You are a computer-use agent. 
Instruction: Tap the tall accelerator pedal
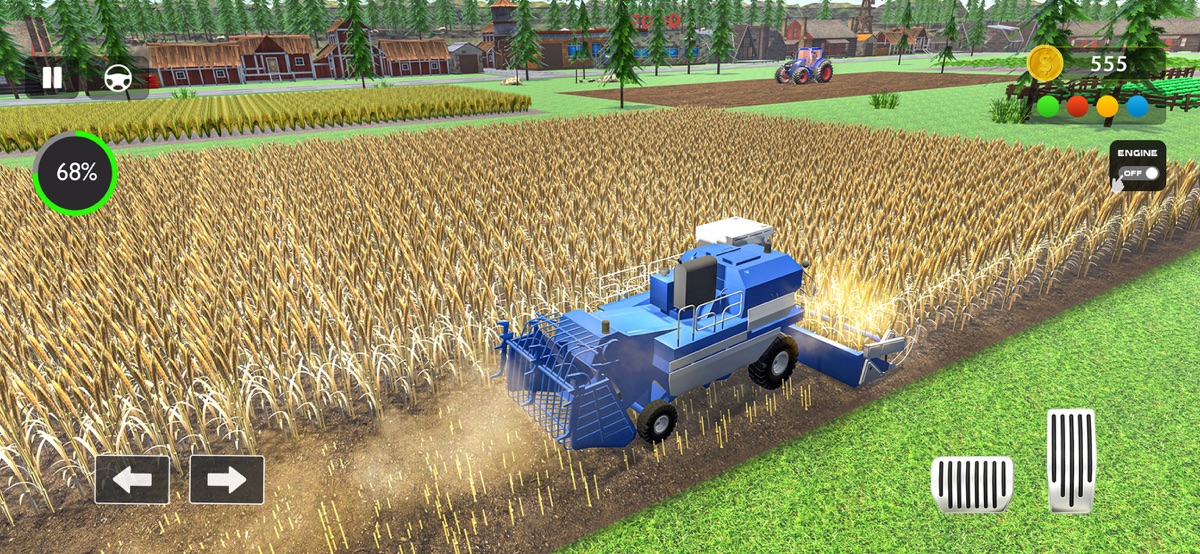pyautogui.click(x=1071, y=460)
